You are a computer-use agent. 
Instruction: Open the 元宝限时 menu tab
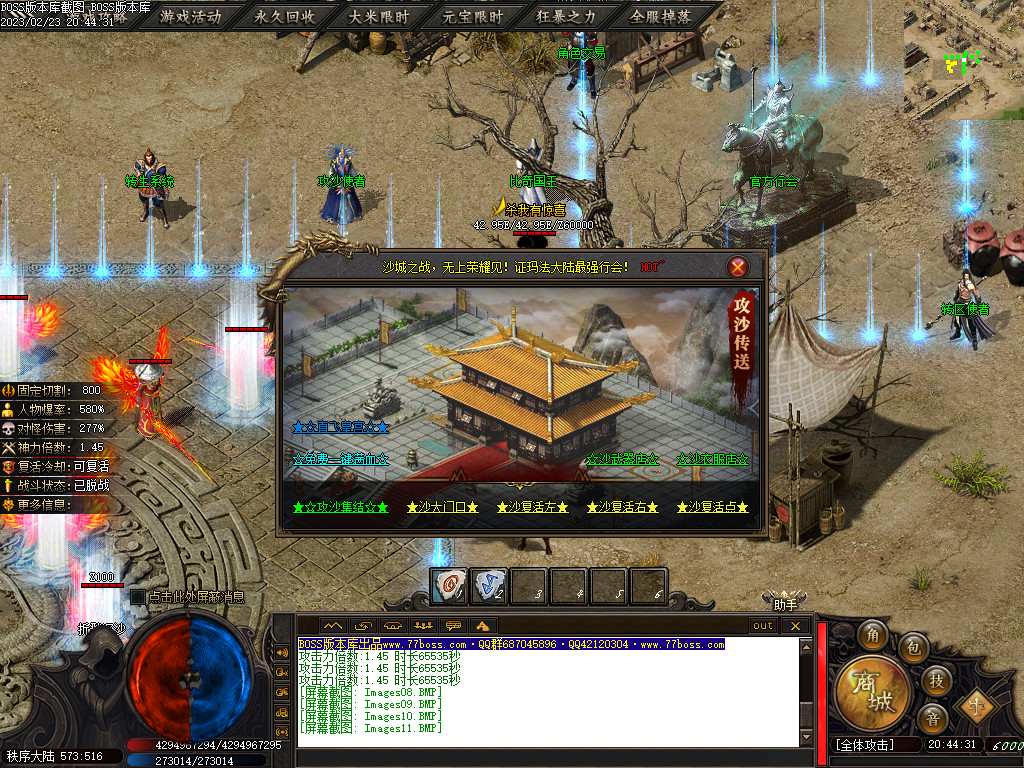[473, 17]
